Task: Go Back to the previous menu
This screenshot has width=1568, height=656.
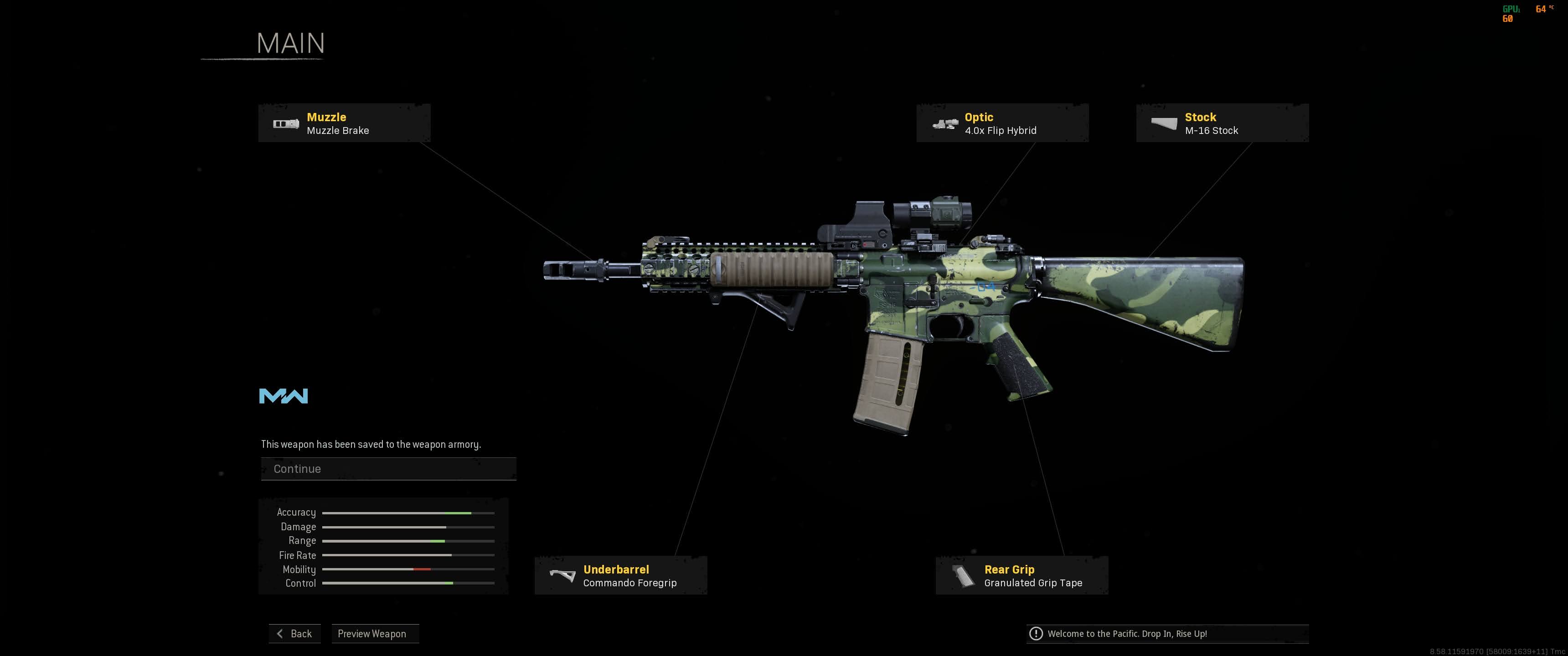Action: (x=294, y=634)
